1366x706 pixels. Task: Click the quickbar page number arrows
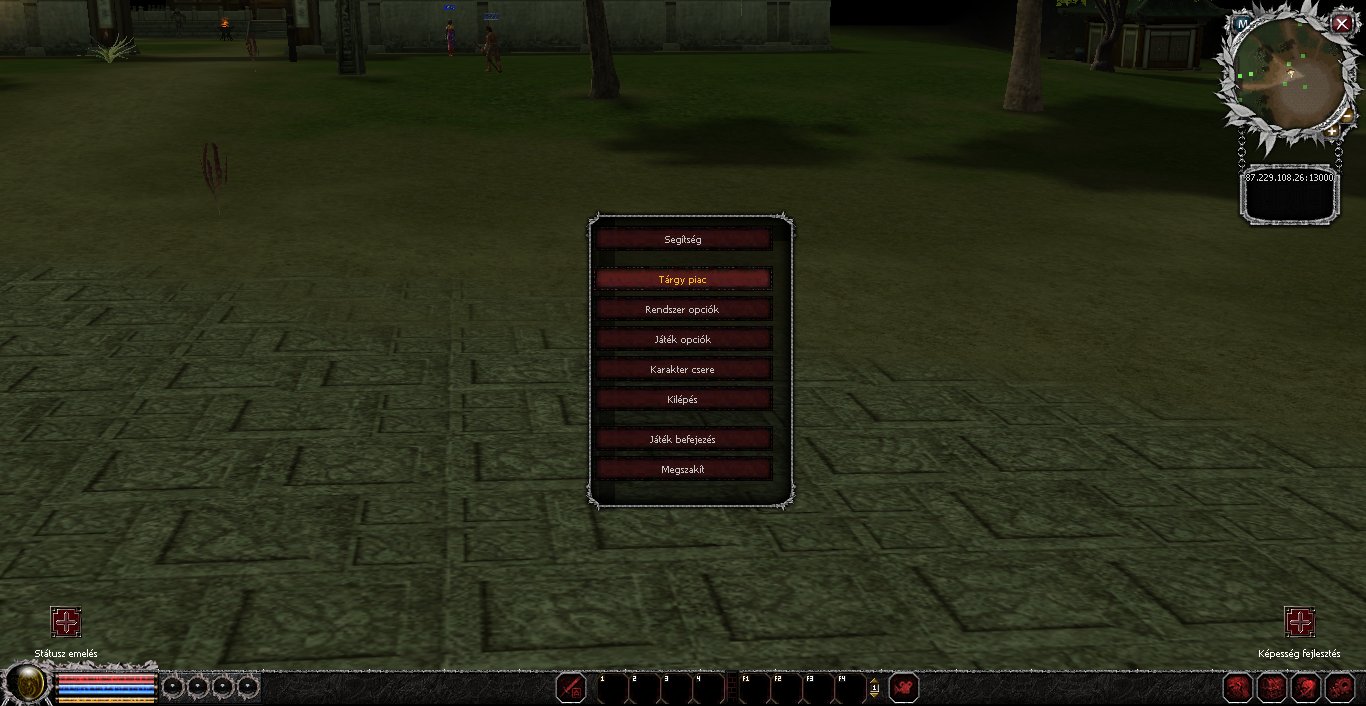pyautogui.click(x=874, y=688)
